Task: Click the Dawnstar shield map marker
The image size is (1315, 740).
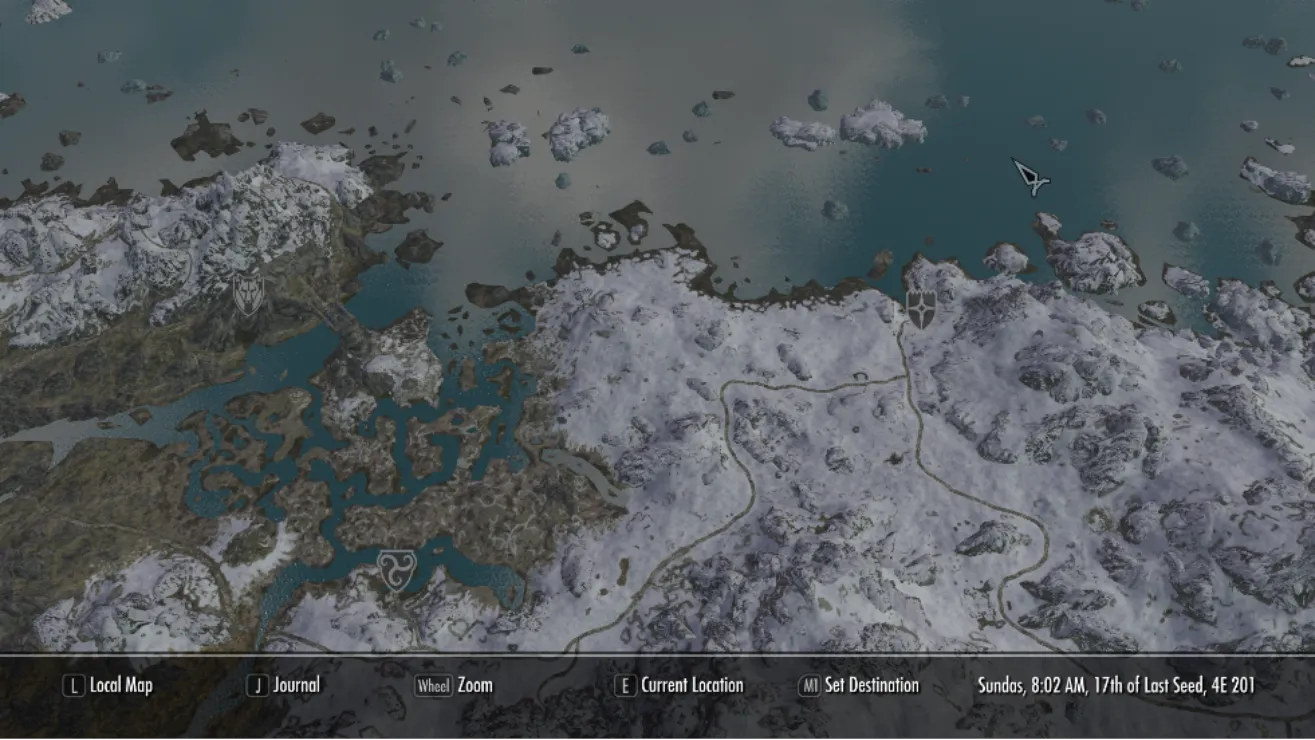Action: [920, 309]
